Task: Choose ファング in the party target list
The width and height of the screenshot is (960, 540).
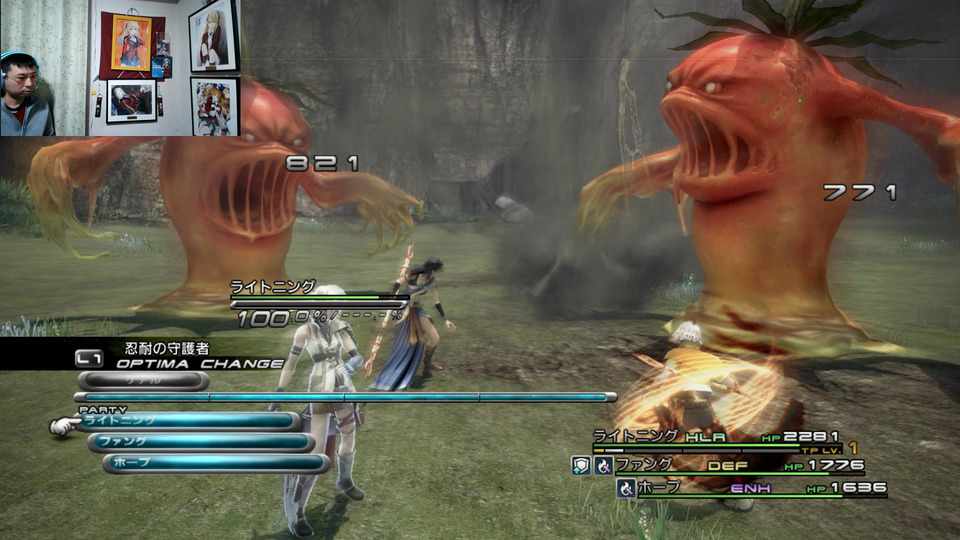Action: 198,442
